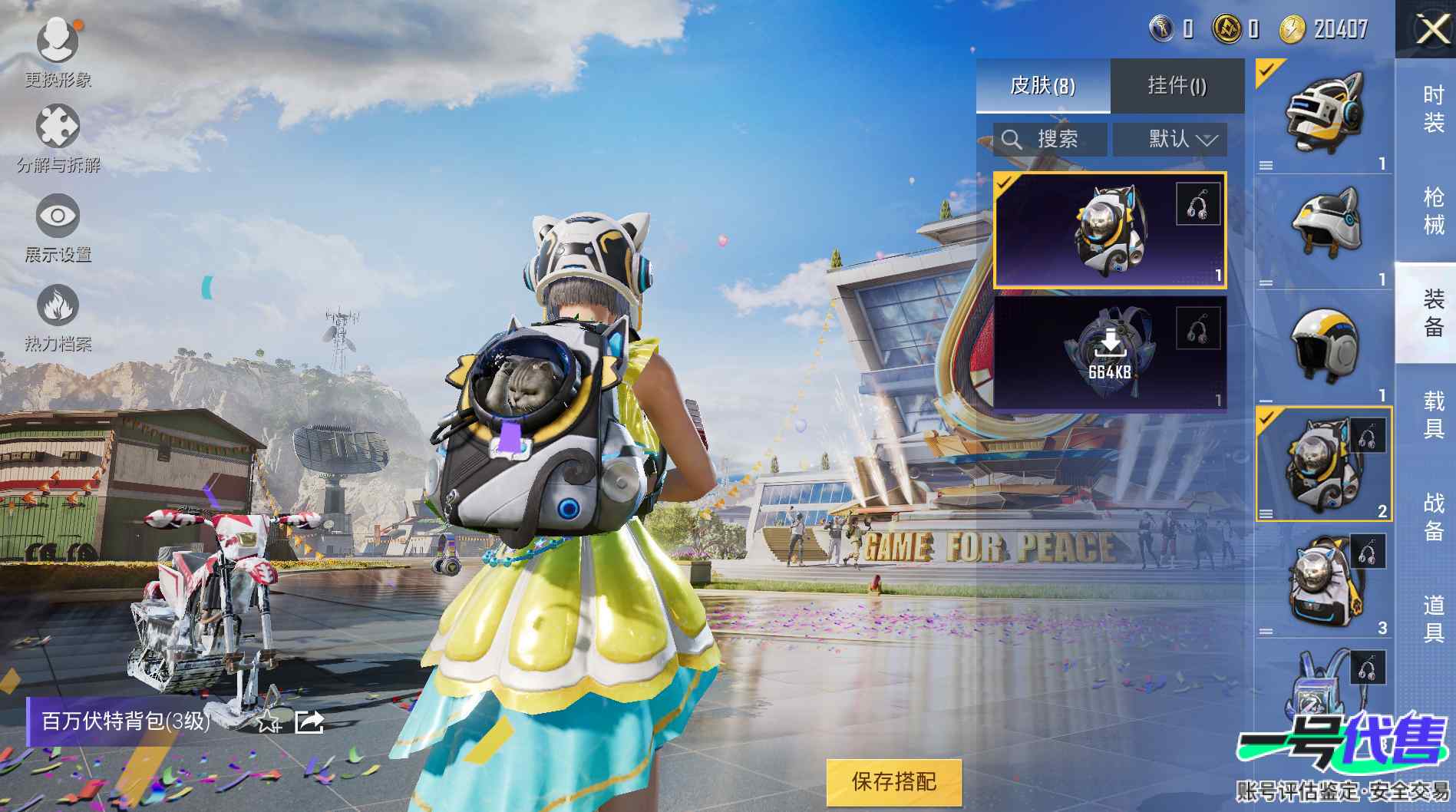Select the equipped cat backpack skin card
1456x812 pixels.
click(x=1109, y=230)
